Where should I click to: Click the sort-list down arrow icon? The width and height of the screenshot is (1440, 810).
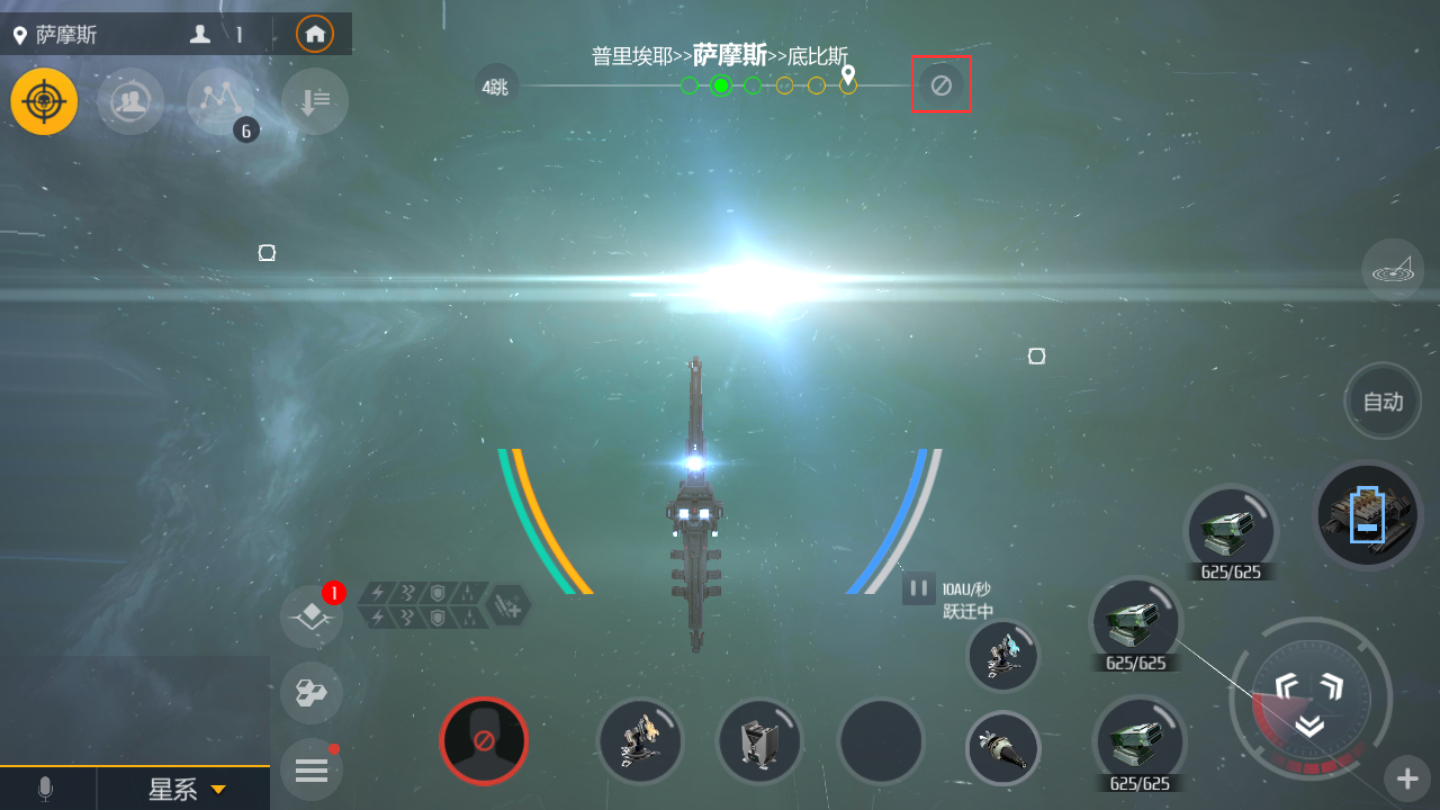click(315, 101)
